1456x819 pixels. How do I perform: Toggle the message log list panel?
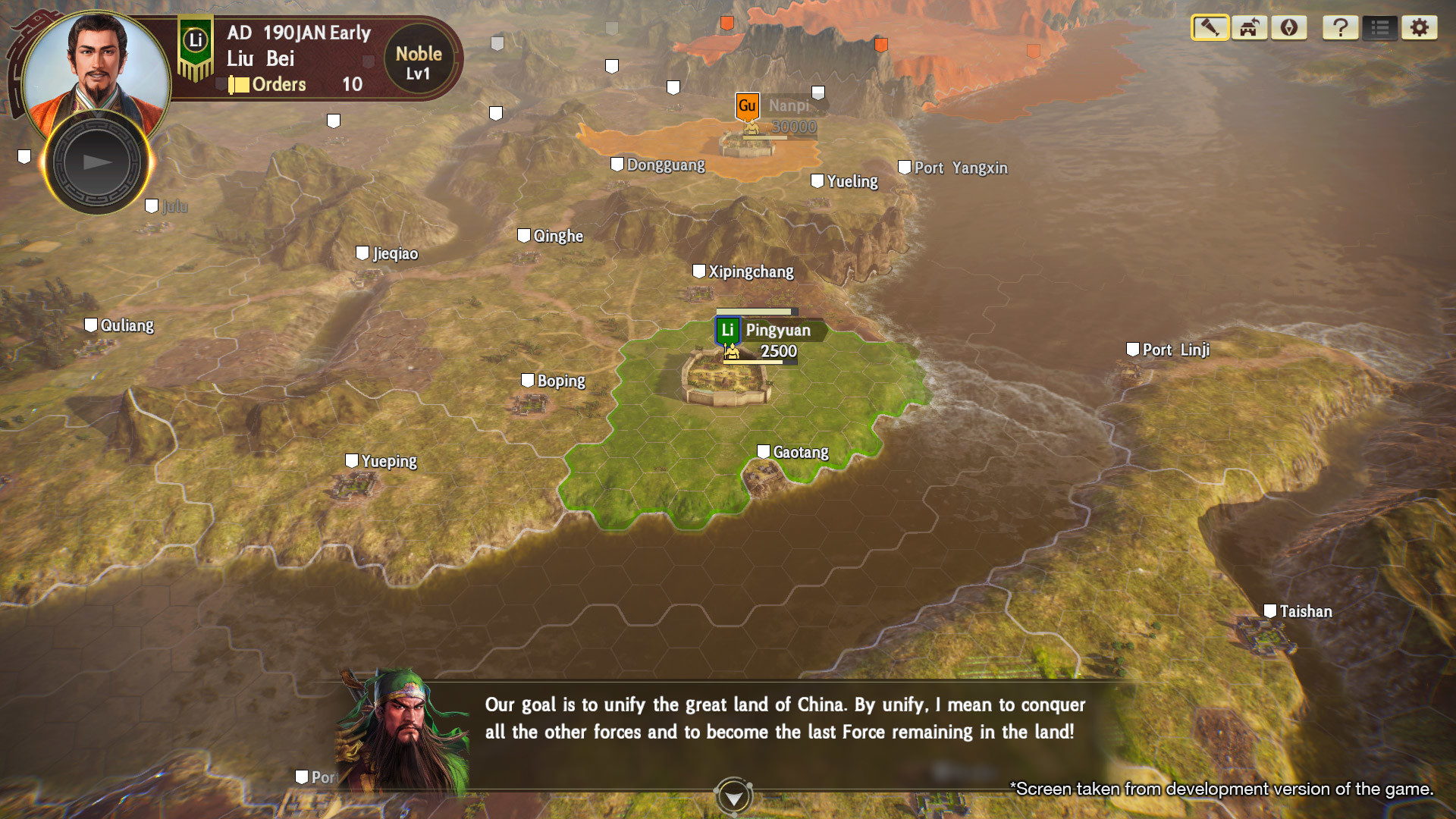[1381, 28]
